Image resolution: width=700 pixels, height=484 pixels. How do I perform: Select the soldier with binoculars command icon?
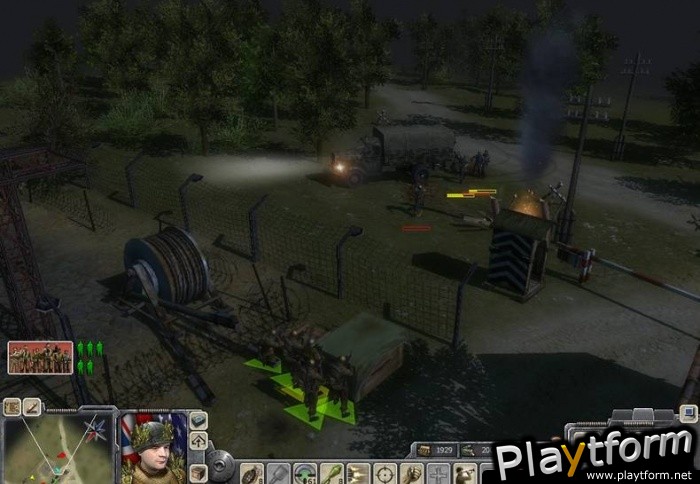coord(464,473)
